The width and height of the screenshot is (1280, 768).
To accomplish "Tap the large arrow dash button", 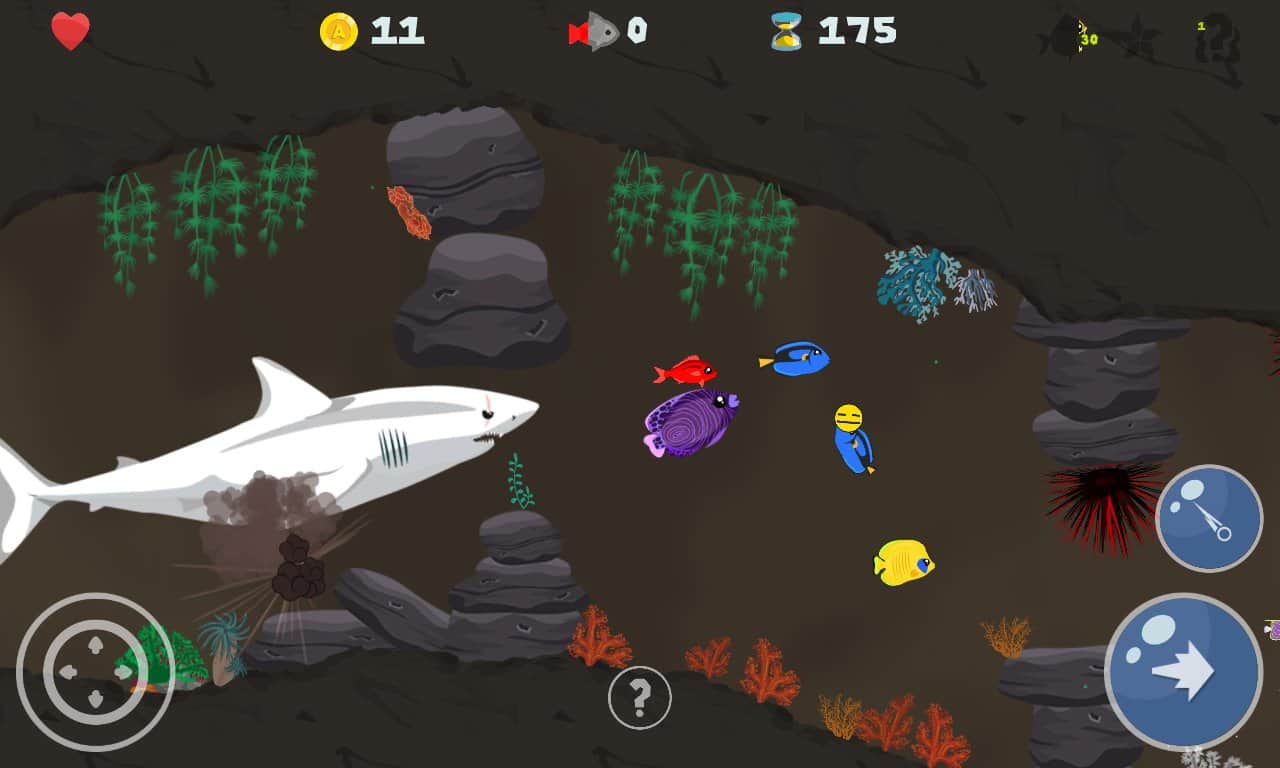I will tap(1183, 672).
